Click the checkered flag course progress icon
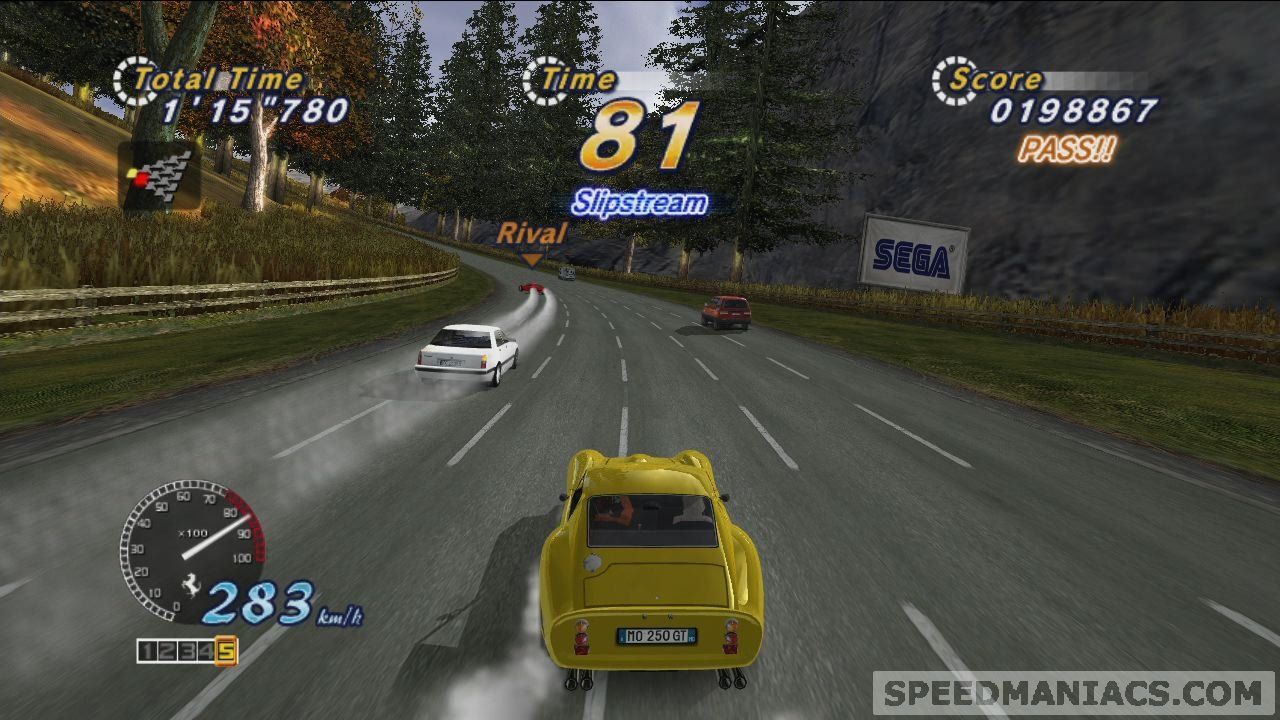This screenshot has height=720, width=1280. (x=160, y=176)
